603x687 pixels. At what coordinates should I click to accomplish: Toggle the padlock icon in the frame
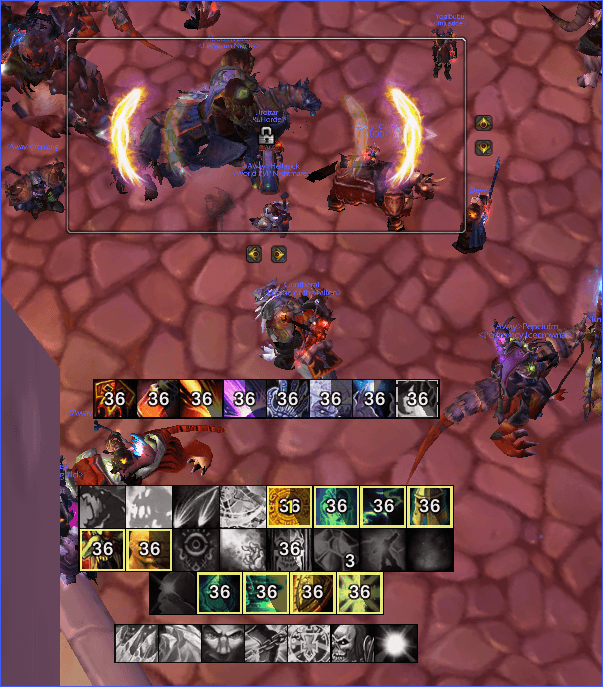click(266, 135)
